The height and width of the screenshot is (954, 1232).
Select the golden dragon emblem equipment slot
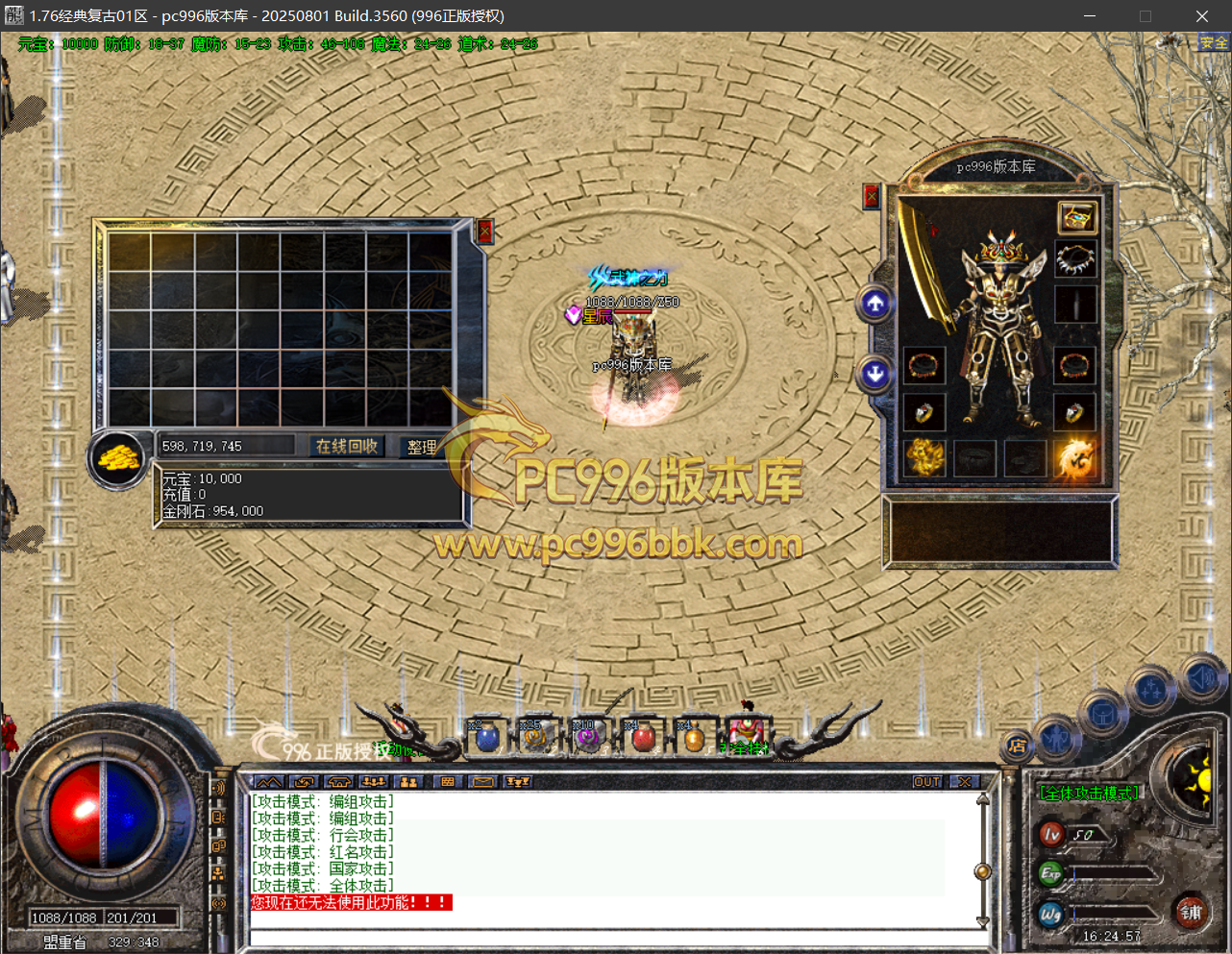924,458
